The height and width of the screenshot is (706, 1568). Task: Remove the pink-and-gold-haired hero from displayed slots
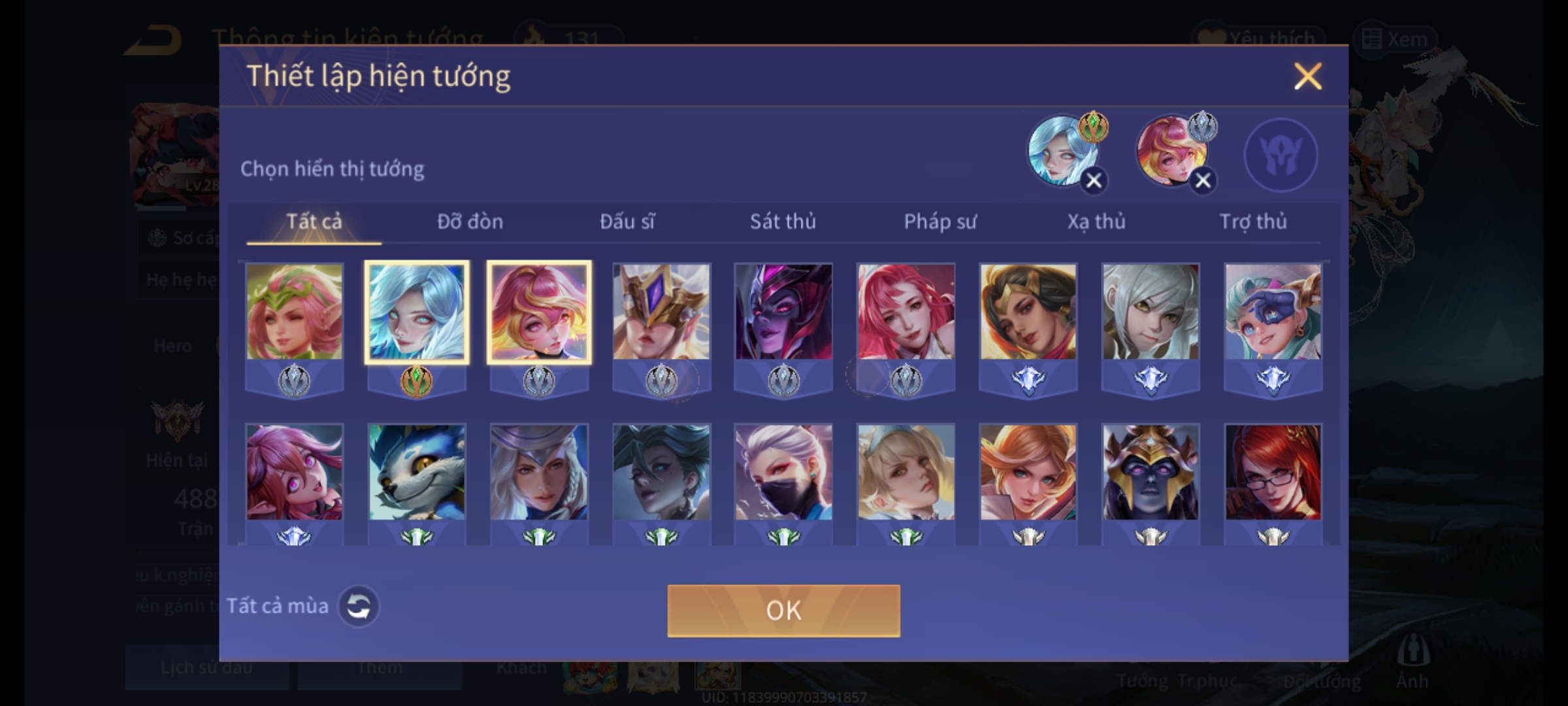point(1203,180)
